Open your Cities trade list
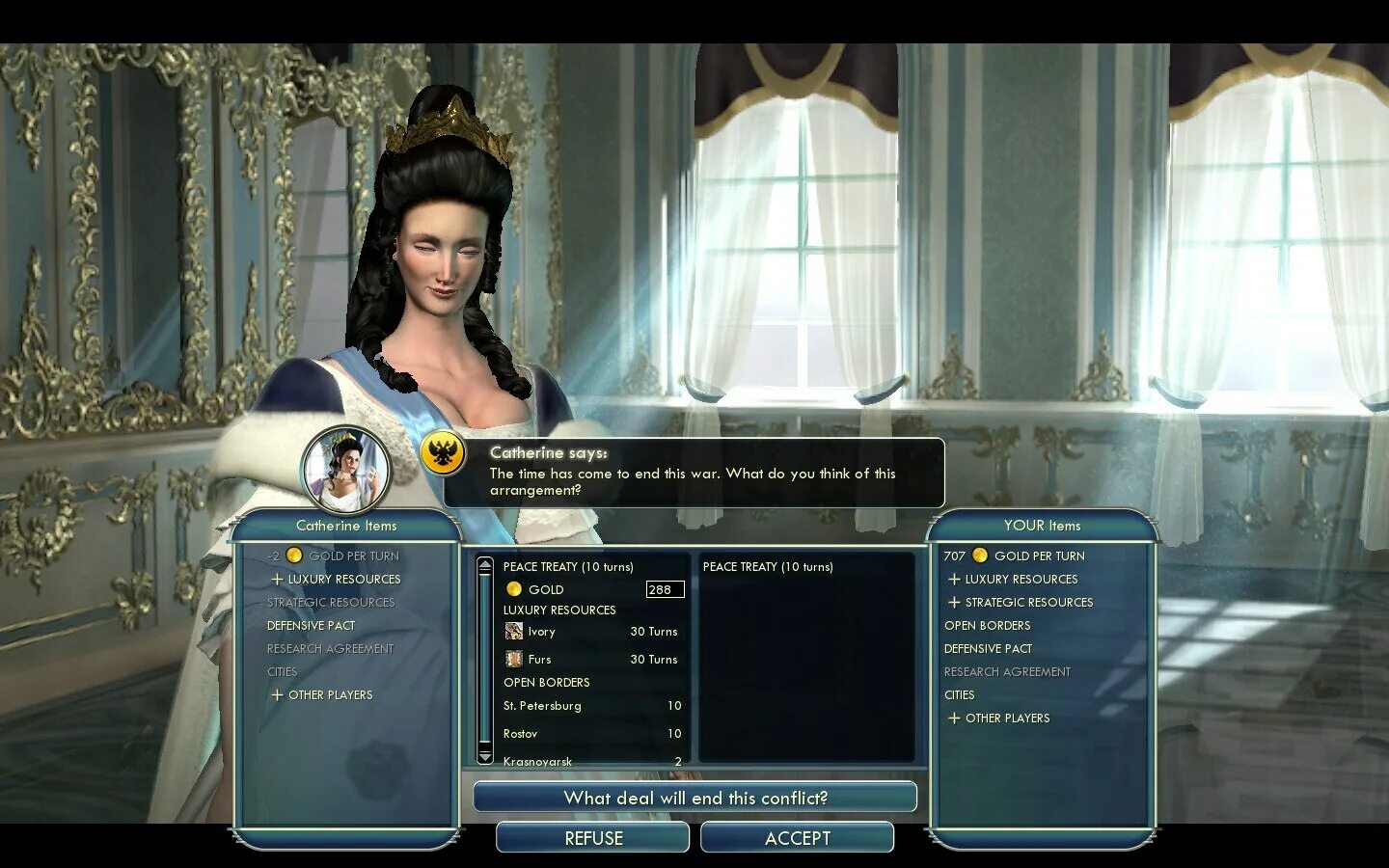1389x868 pixels. (960, 695)
